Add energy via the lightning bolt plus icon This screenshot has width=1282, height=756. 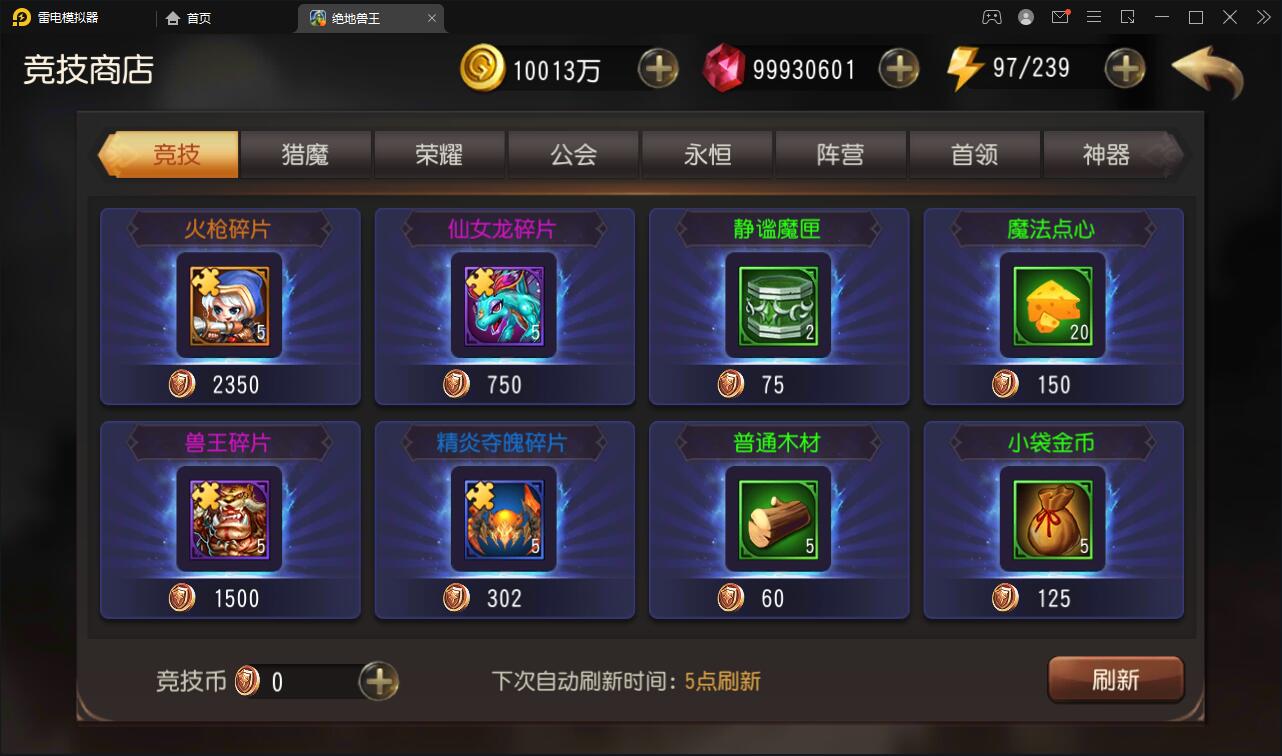tap(1125, 68)
